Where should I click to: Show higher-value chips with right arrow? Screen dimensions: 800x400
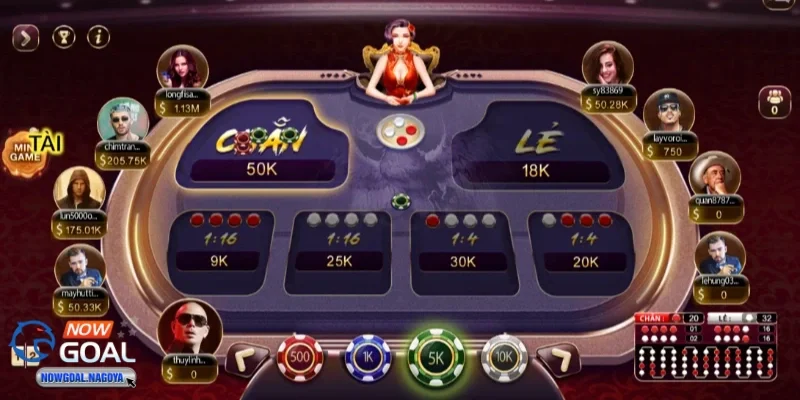pos(556,358)
